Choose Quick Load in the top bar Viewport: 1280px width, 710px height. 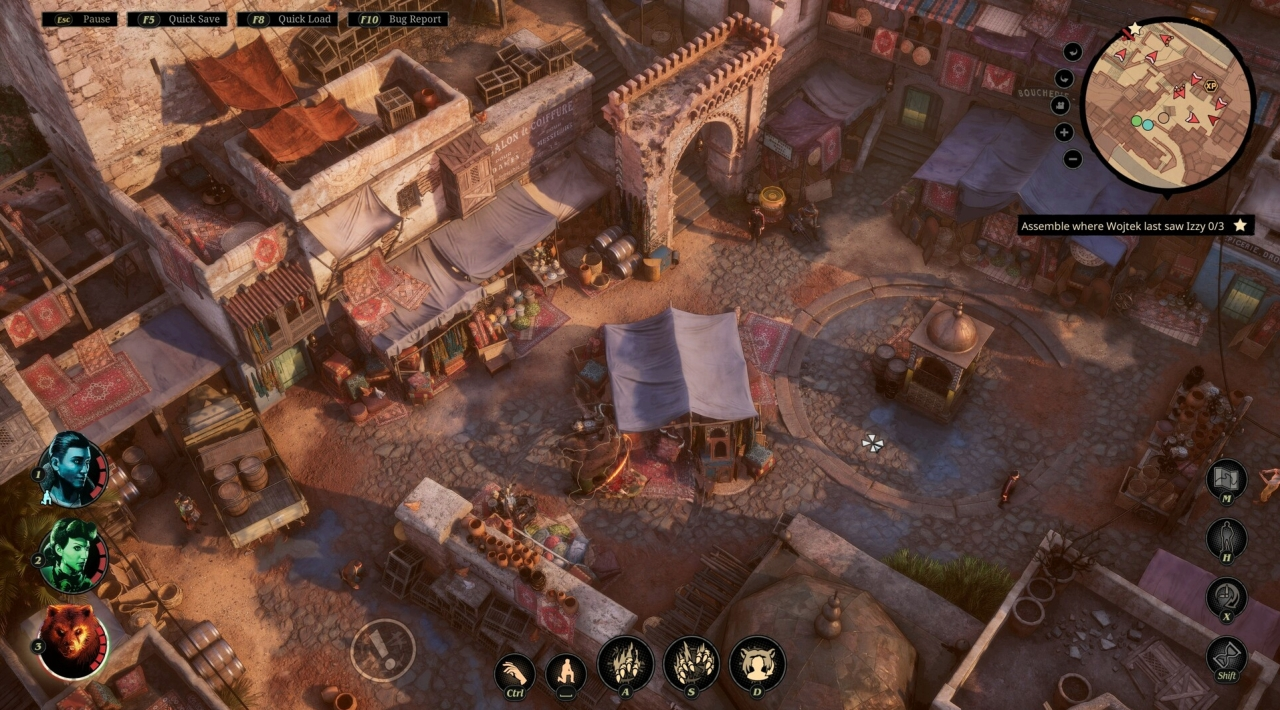tap(290, 19)
